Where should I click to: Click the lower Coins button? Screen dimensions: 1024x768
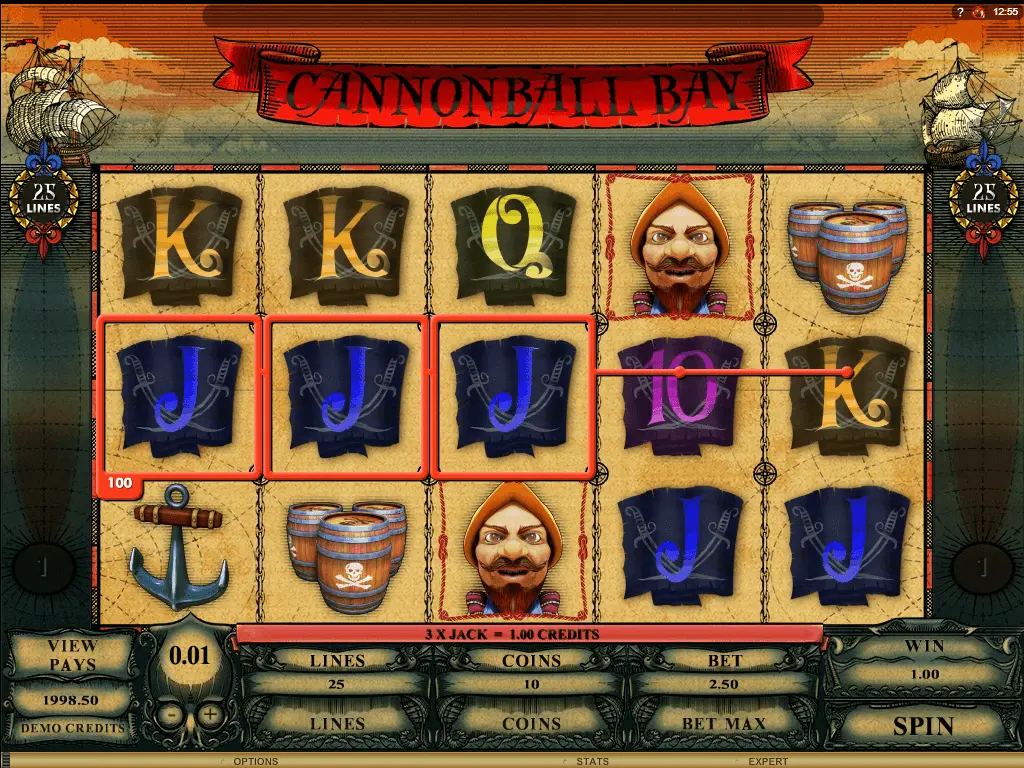pyautogui.click(x=531, y=723)
